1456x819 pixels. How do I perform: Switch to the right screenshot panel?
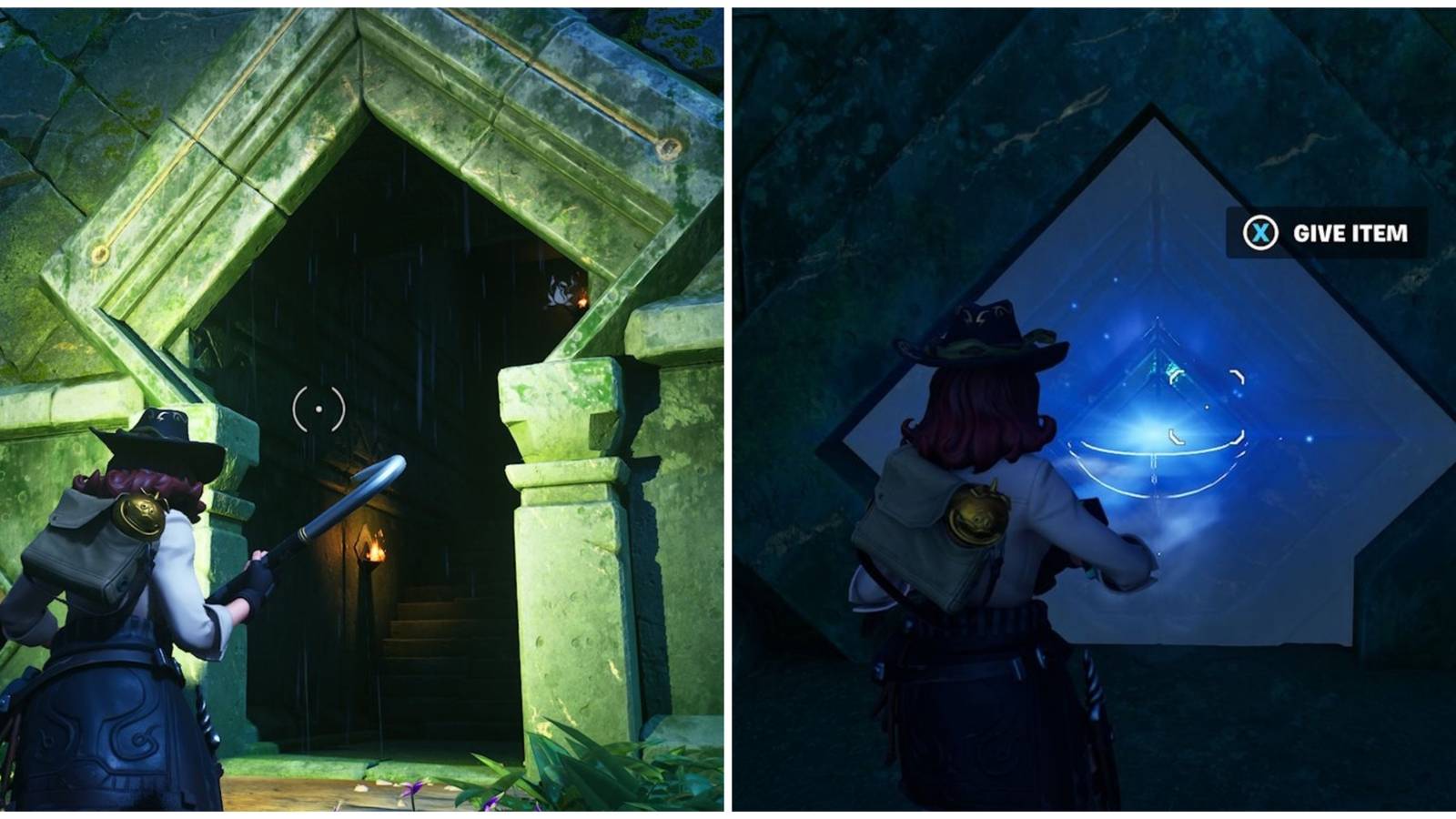(1092, 409)
